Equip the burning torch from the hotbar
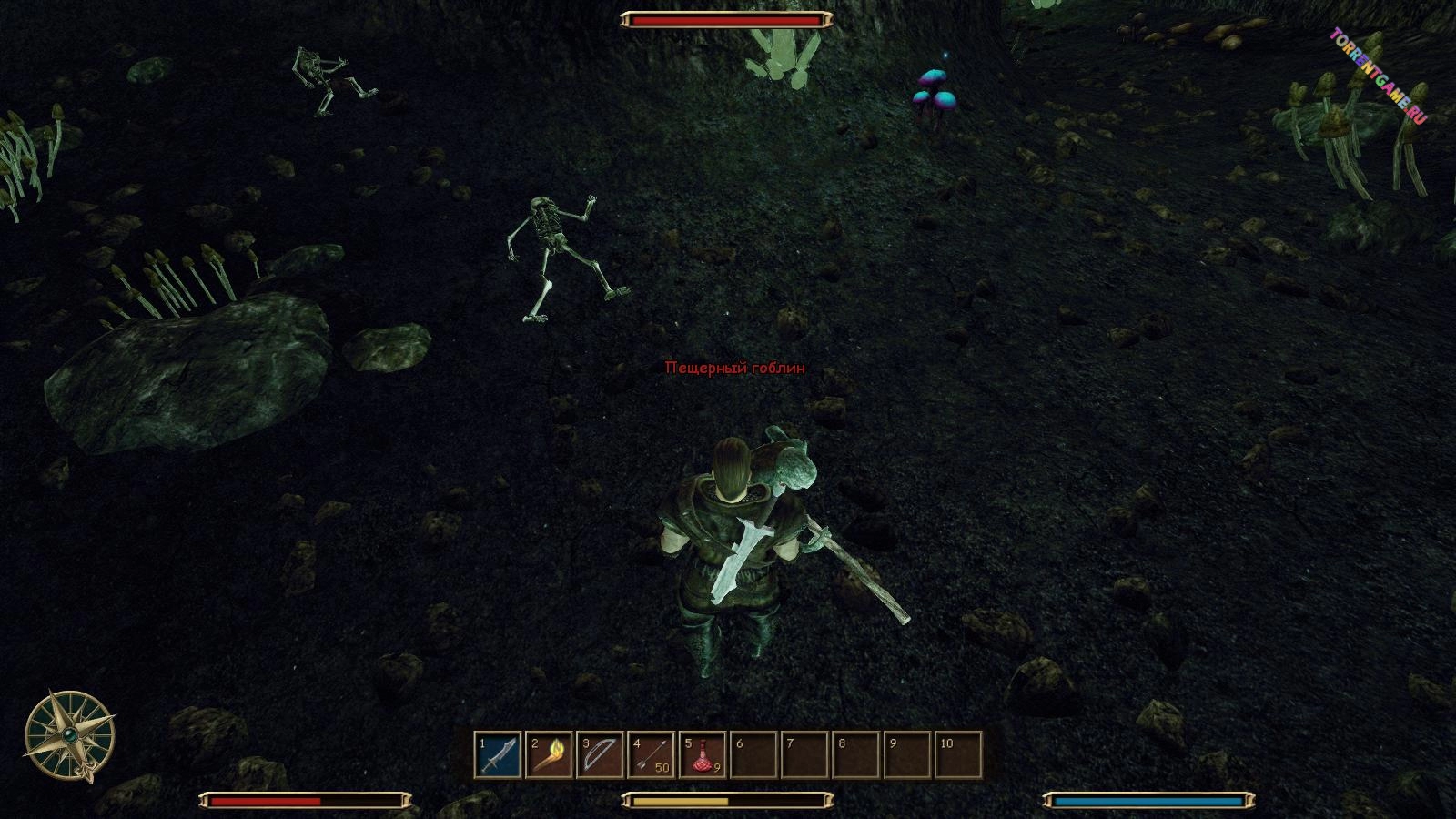This screenshot has height=819, width=1456. [549, 755]
